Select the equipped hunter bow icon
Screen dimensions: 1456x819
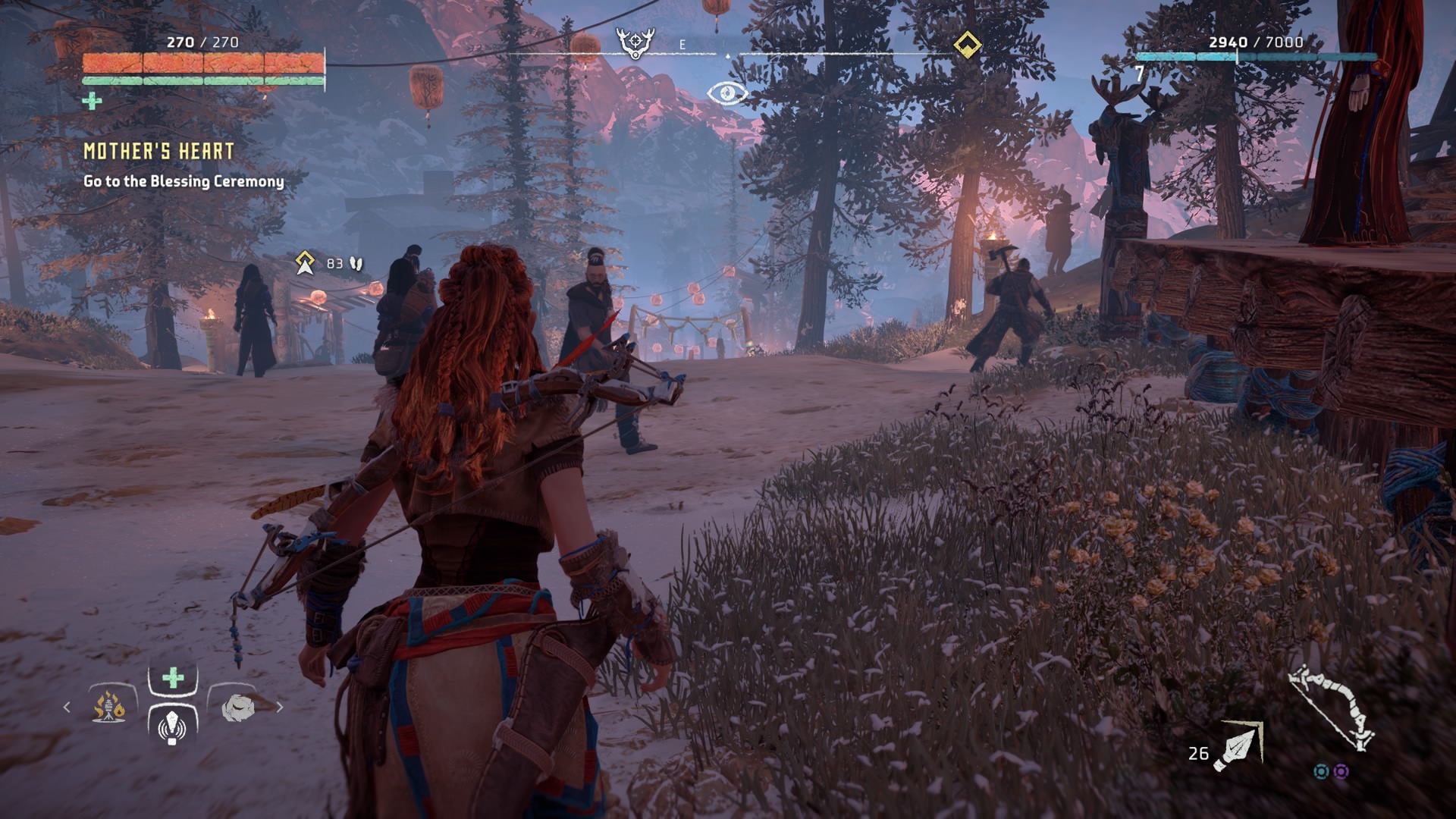click(x=1333, y=708)
